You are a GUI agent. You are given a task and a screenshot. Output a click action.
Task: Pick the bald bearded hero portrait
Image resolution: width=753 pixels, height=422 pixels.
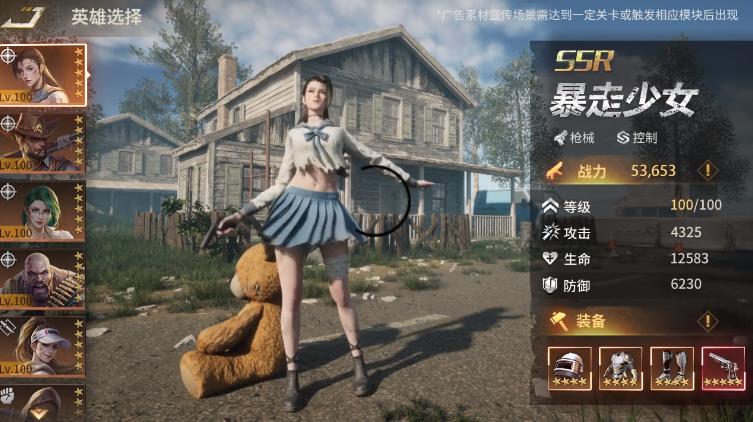point(43,278)
